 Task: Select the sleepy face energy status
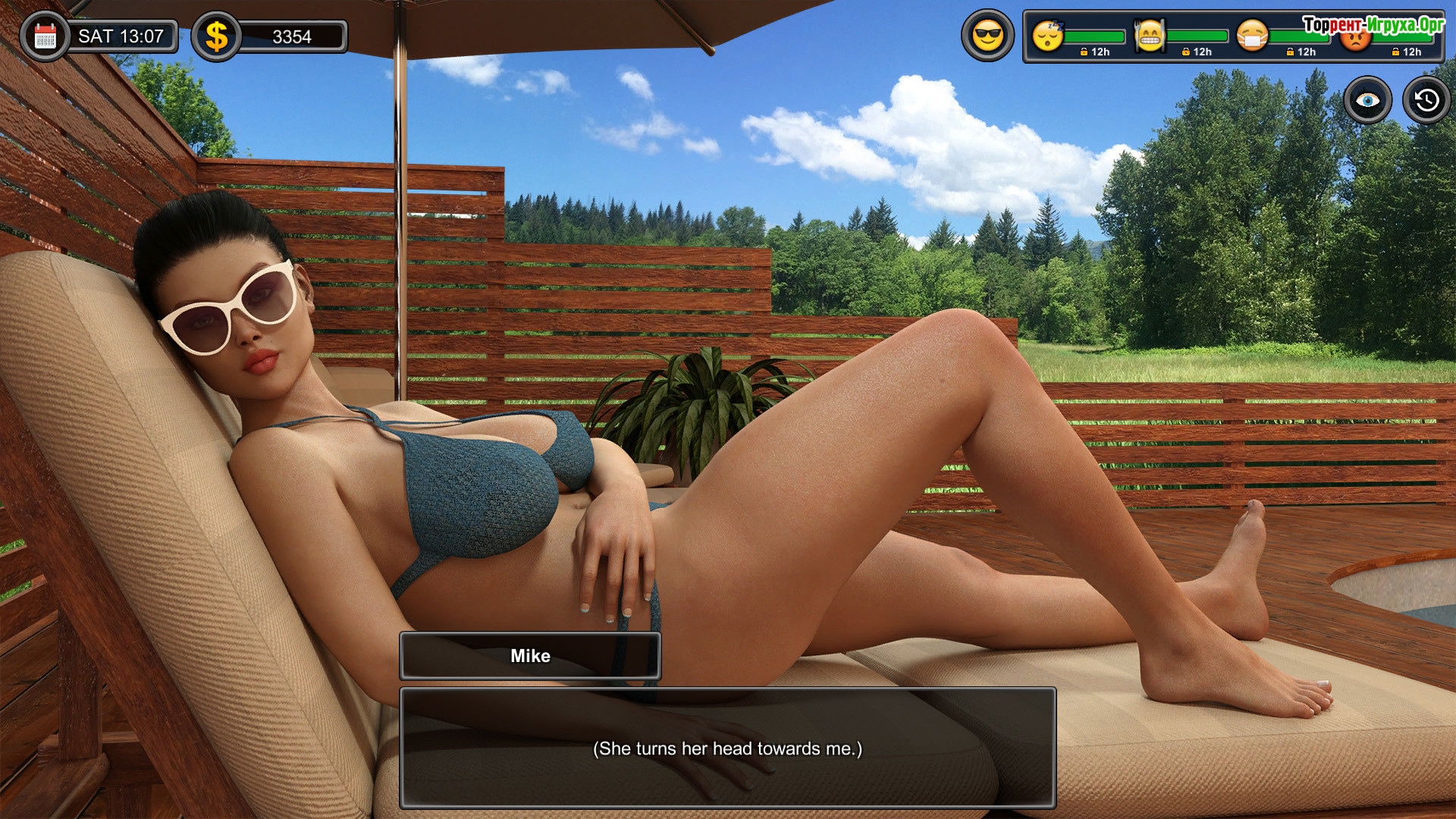pyautogui.click(x=1048, y=36)
